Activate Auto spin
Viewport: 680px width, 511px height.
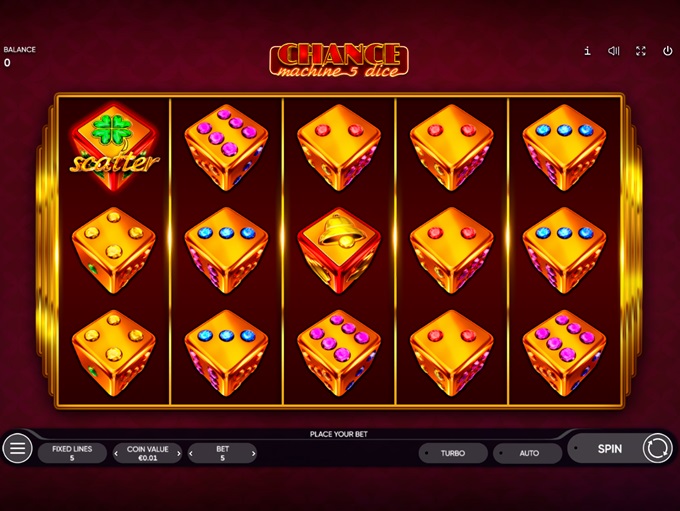tap(528, 453)
